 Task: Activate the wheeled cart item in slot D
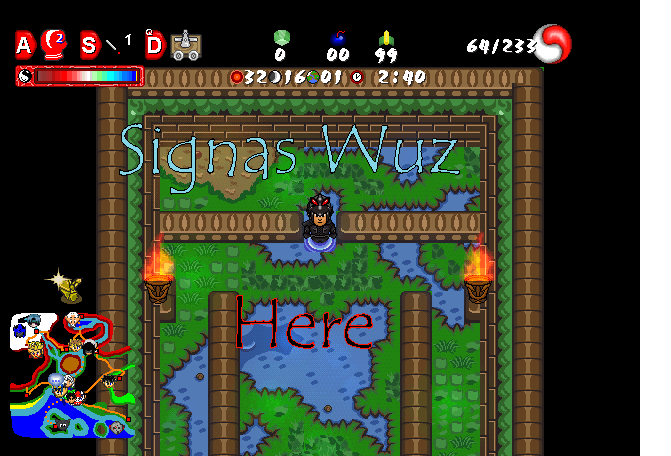[184, 44]
